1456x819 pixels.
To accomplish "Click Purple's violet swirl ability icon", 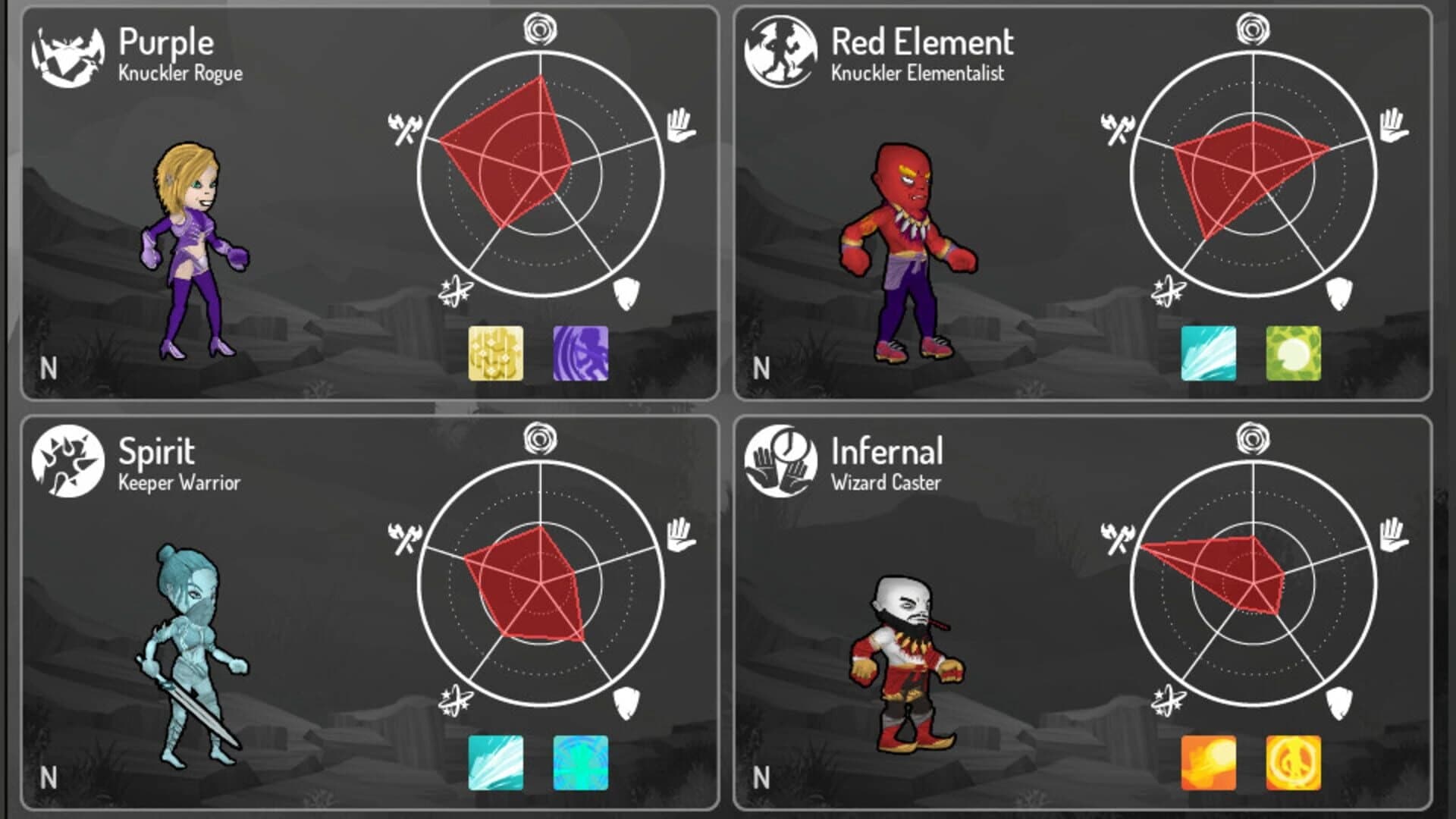I will coord(581,353).
